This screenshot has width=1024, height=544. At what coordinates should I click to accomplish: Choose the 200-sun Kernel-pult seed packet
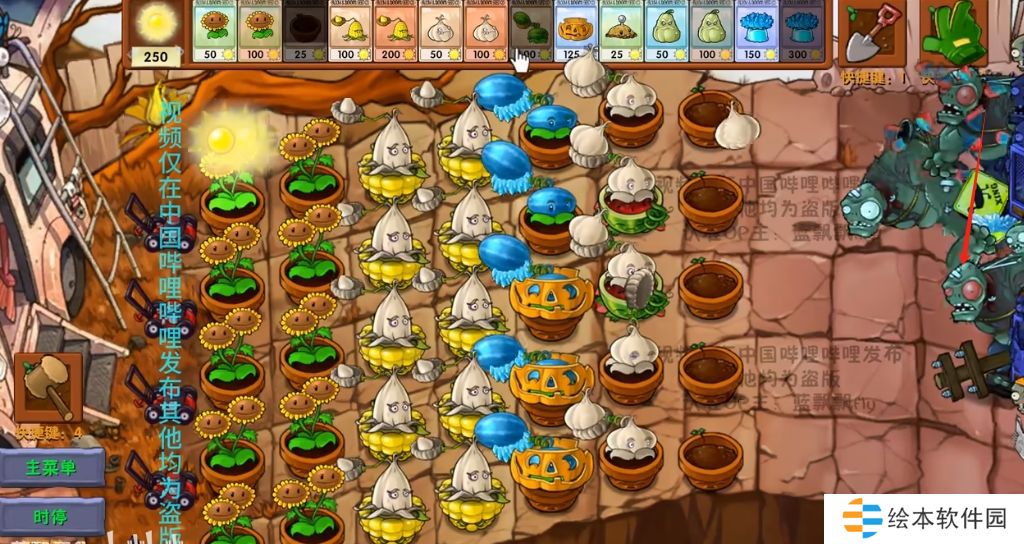click(x=395, y=32)
